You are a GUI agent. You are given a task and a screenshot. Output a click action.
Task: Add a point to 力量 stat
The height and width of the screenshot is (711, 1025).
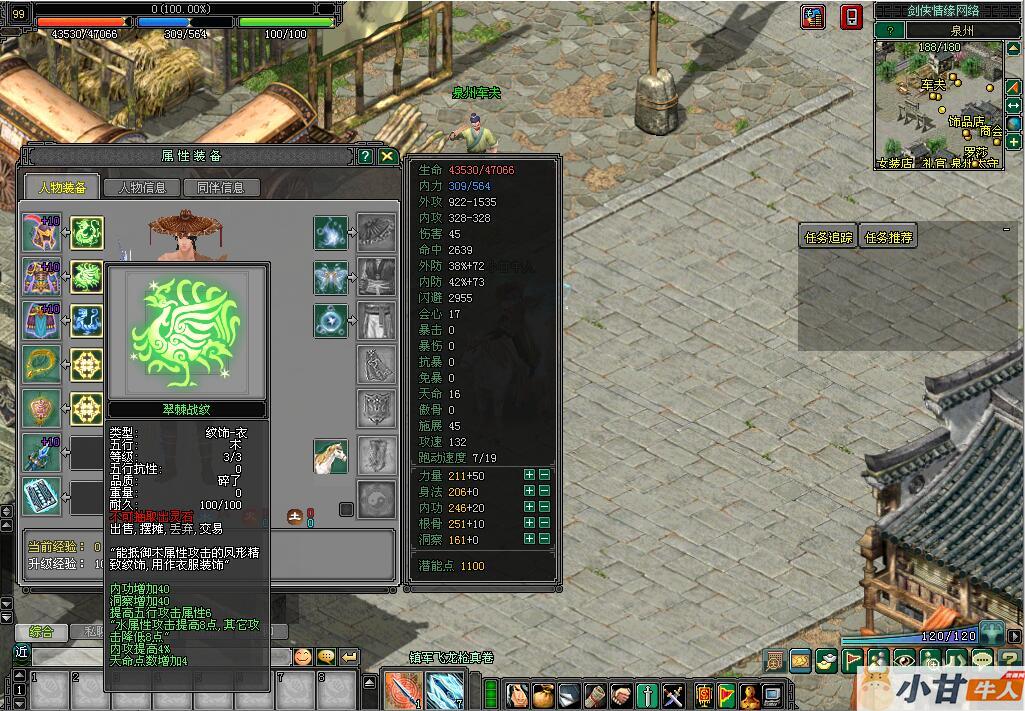pyautogui.click(x=529, y=476)
